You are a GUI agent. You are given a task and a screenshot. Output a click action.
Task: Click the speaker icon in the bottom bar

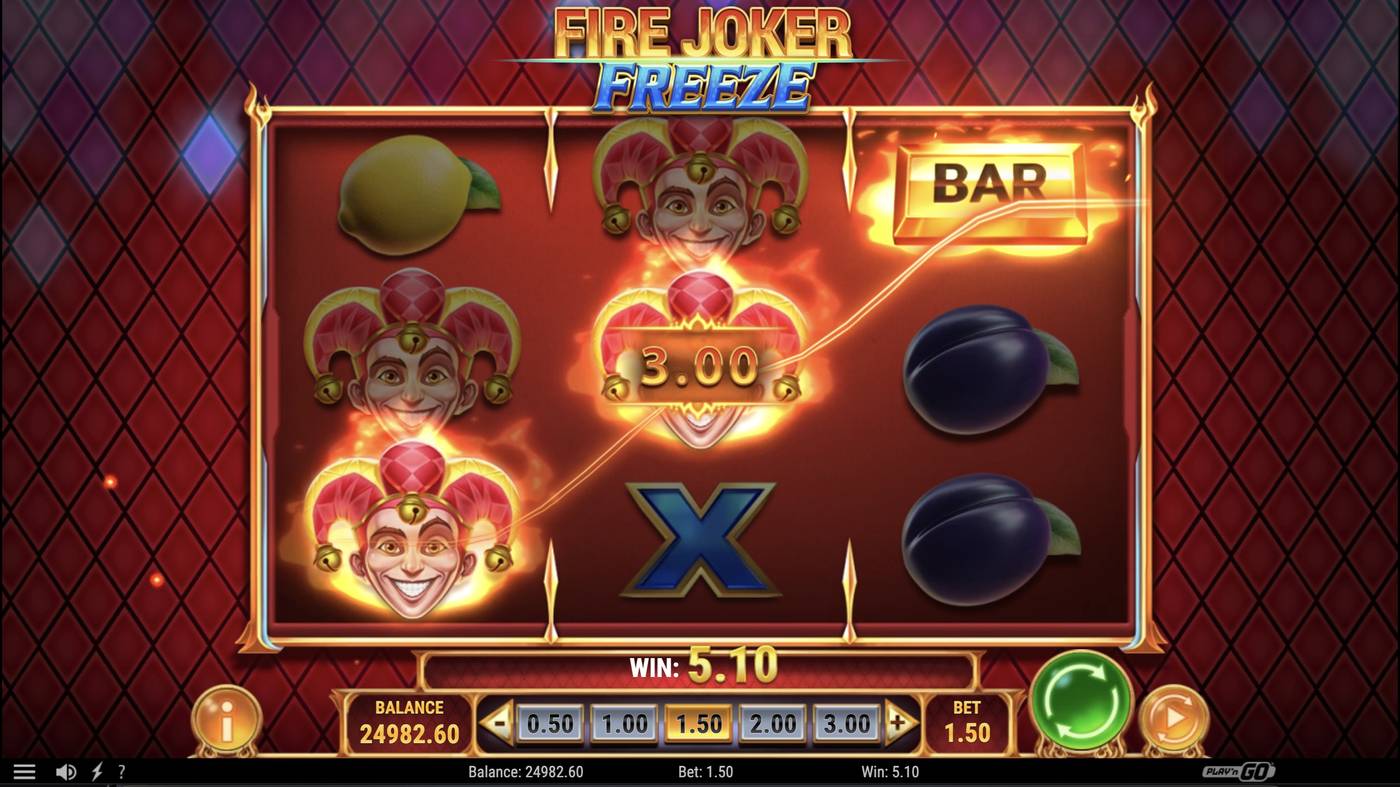(64, 771)
